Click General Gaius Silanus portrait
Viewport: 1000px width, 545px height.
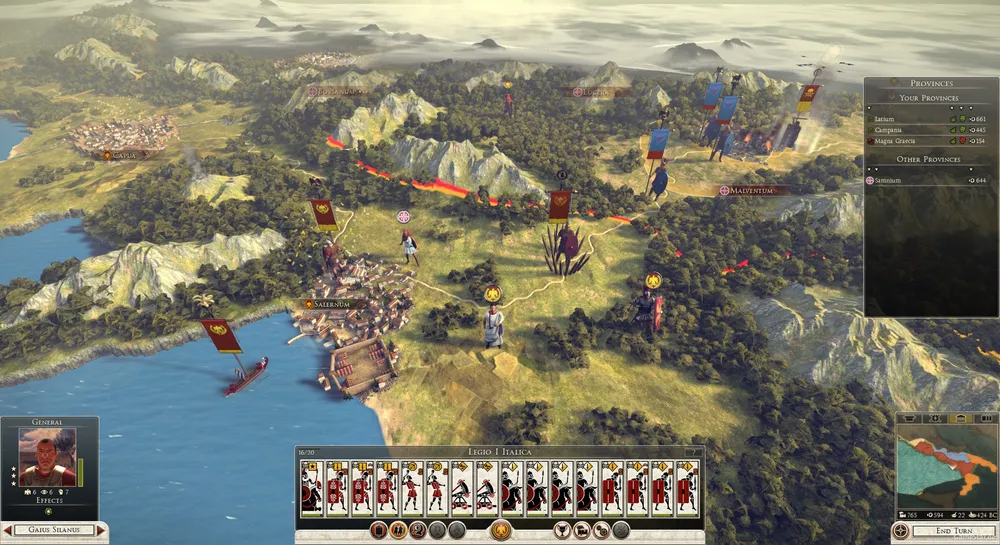[x=48, y=456]
